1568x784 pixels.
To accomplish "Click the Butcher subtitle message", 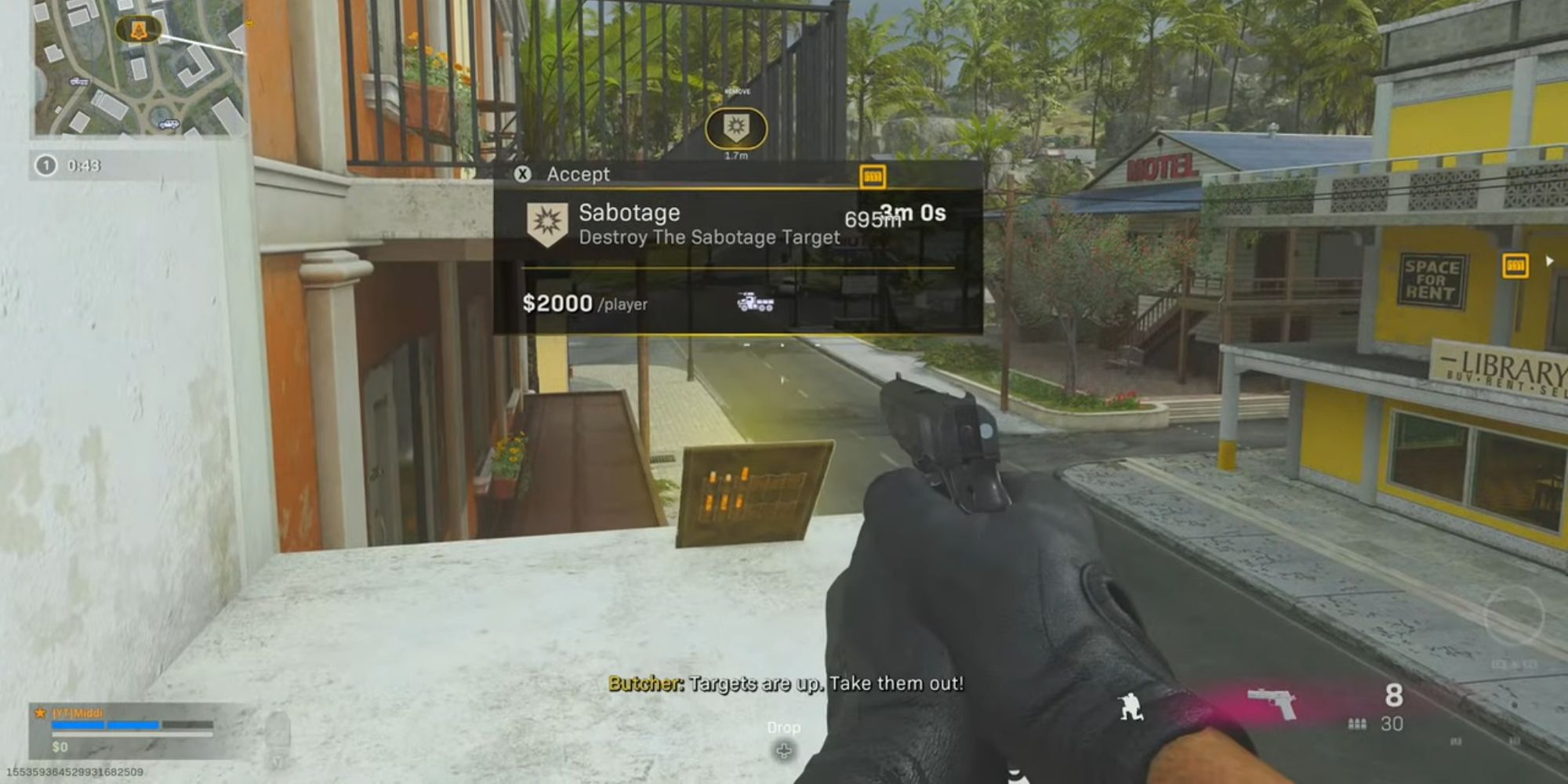I will (784, 684).
